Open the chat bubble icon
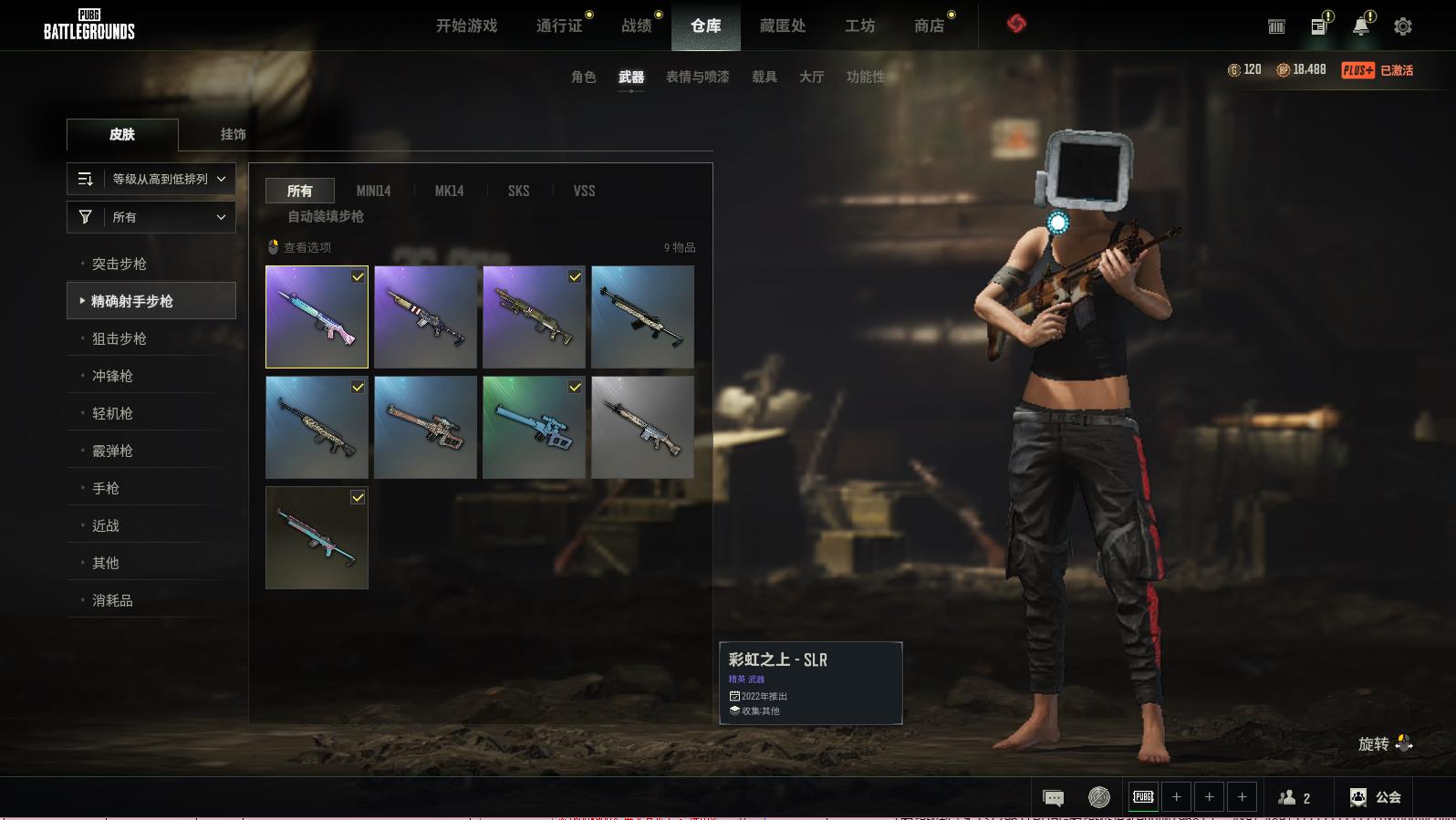Image resolution: width=1456 pixels, height=820 pixels. click(x=1053, y=798)
